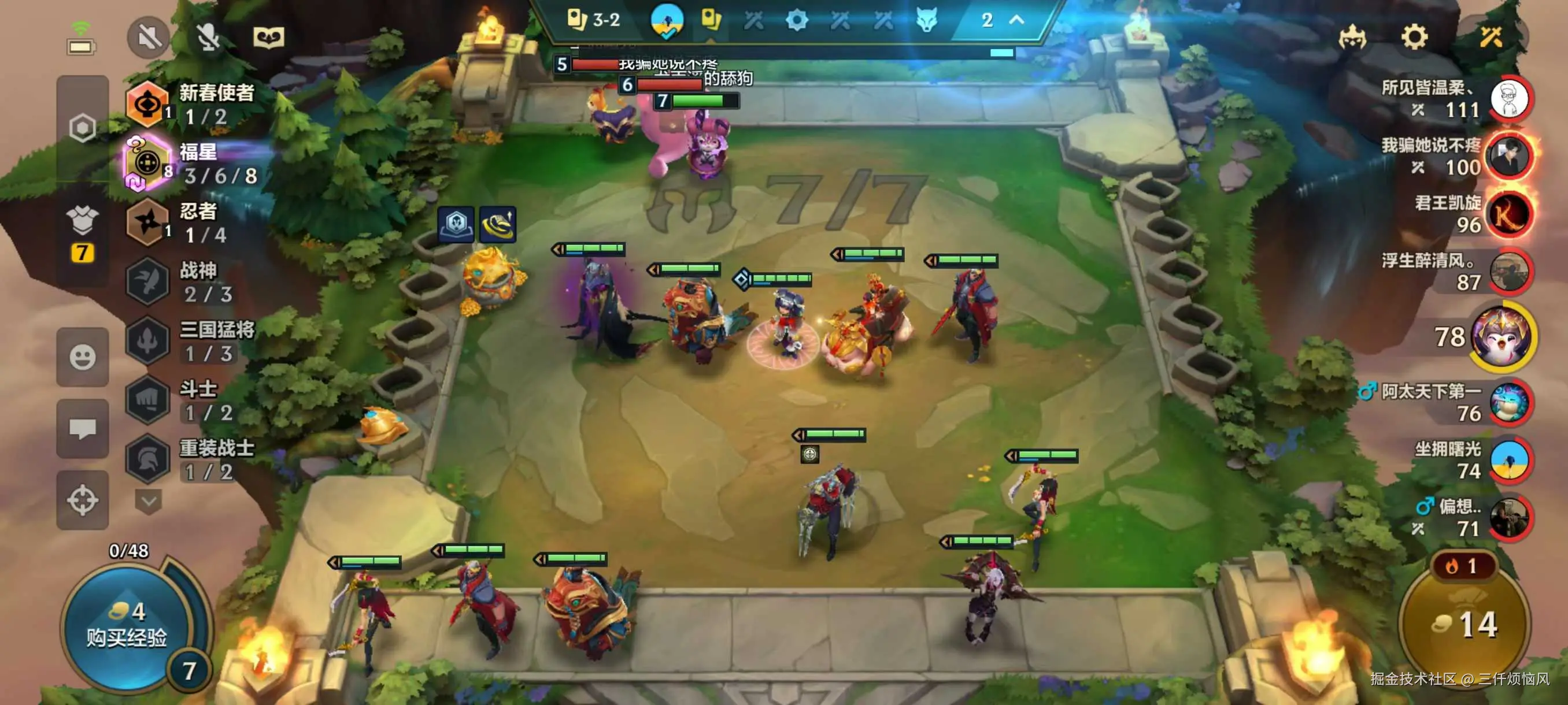The height and width of the screenshot is (705, 1568).
Task: Open the gold 14 shop button
Action: coord(1466,624)
